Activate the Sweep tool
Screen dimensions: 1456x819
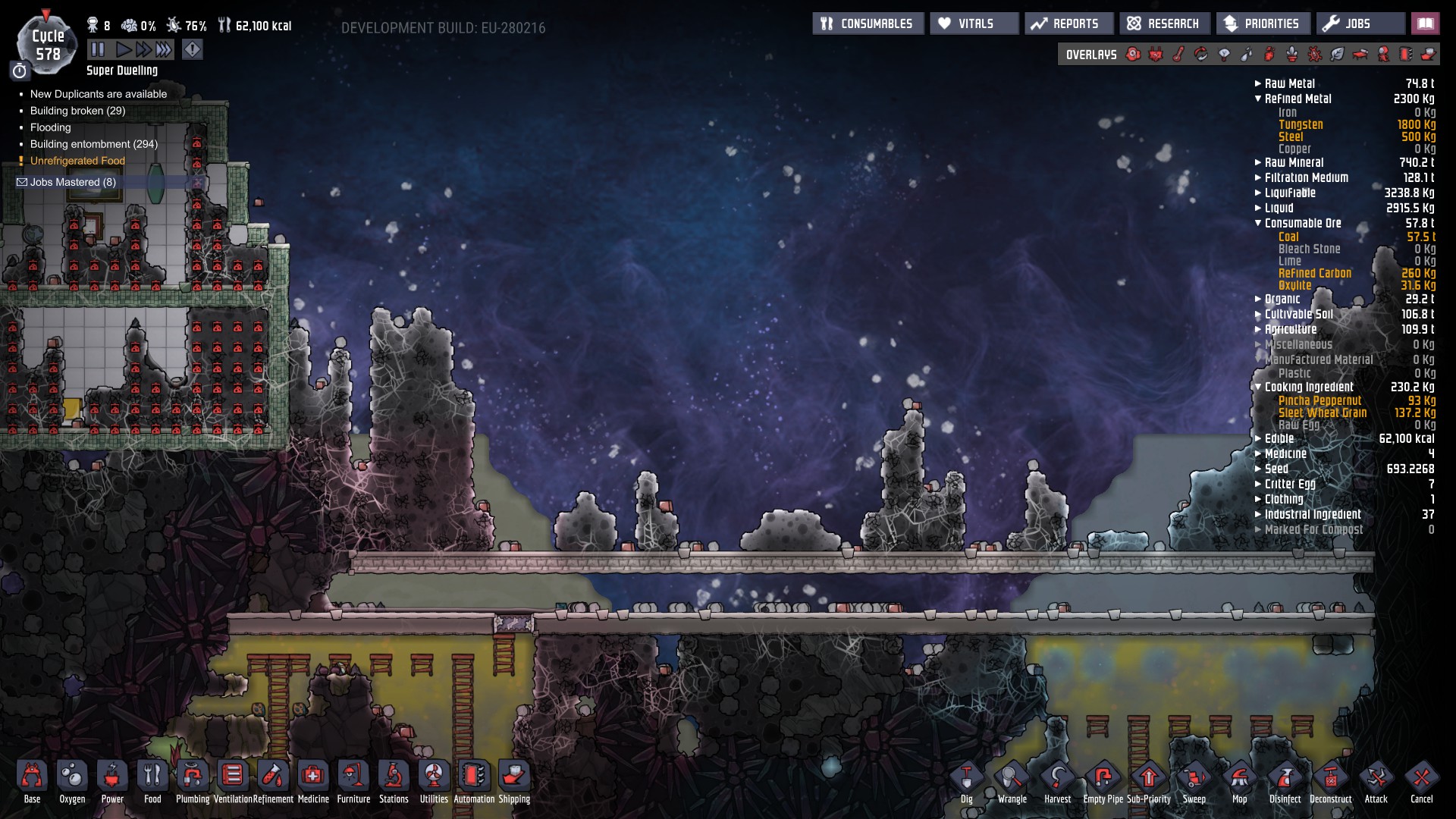click(1194, 781)
